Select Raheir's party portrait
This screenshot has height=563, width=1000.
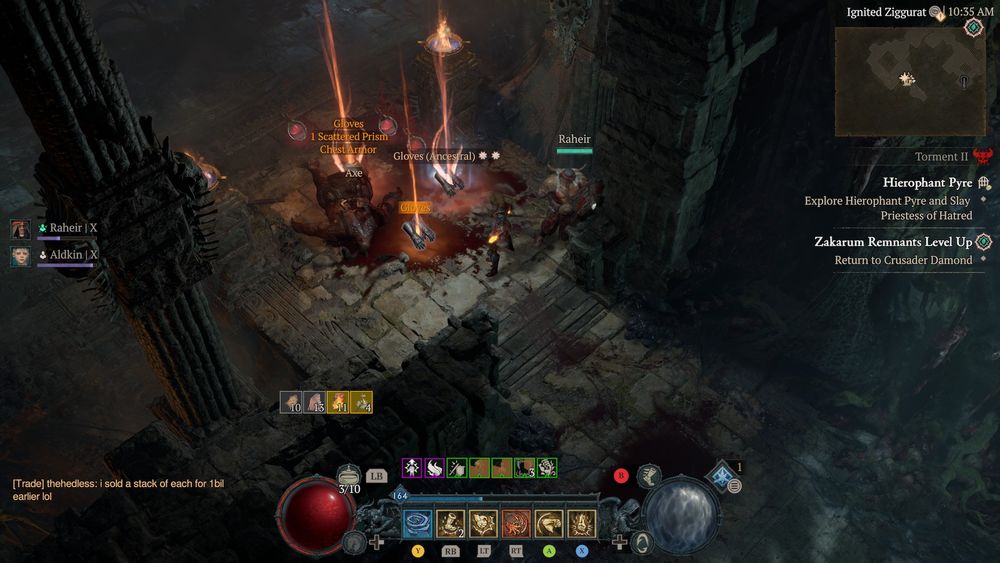coord(21,229)
